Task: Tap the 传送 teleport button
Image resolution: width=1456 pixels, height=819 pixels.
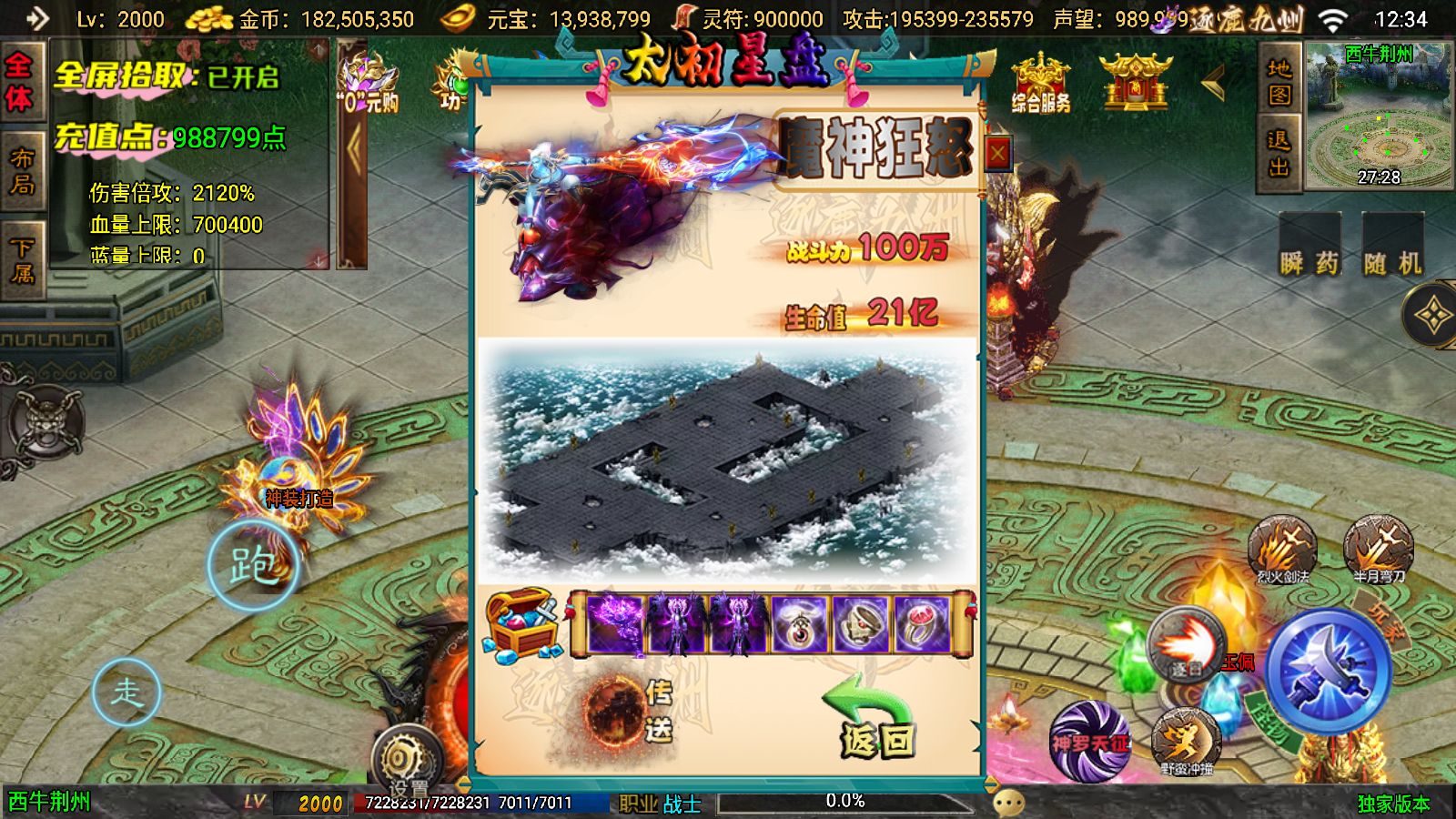Action: pyautogui.click(x=628, y=711)
